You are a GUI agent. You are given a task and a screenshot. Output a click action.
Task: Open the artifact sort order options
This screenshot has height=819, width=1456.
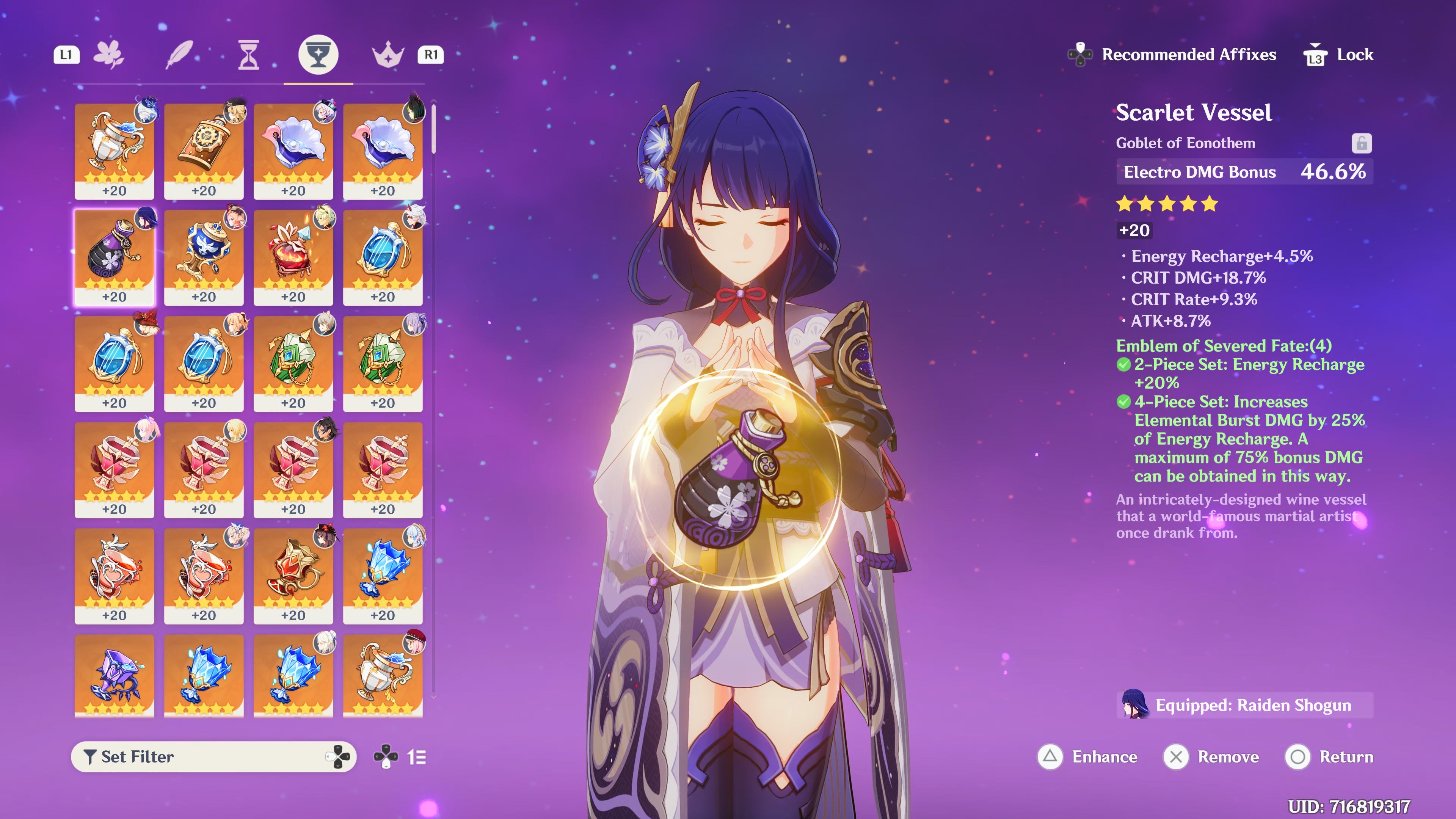pyautogui.click(x=416, y=757)
